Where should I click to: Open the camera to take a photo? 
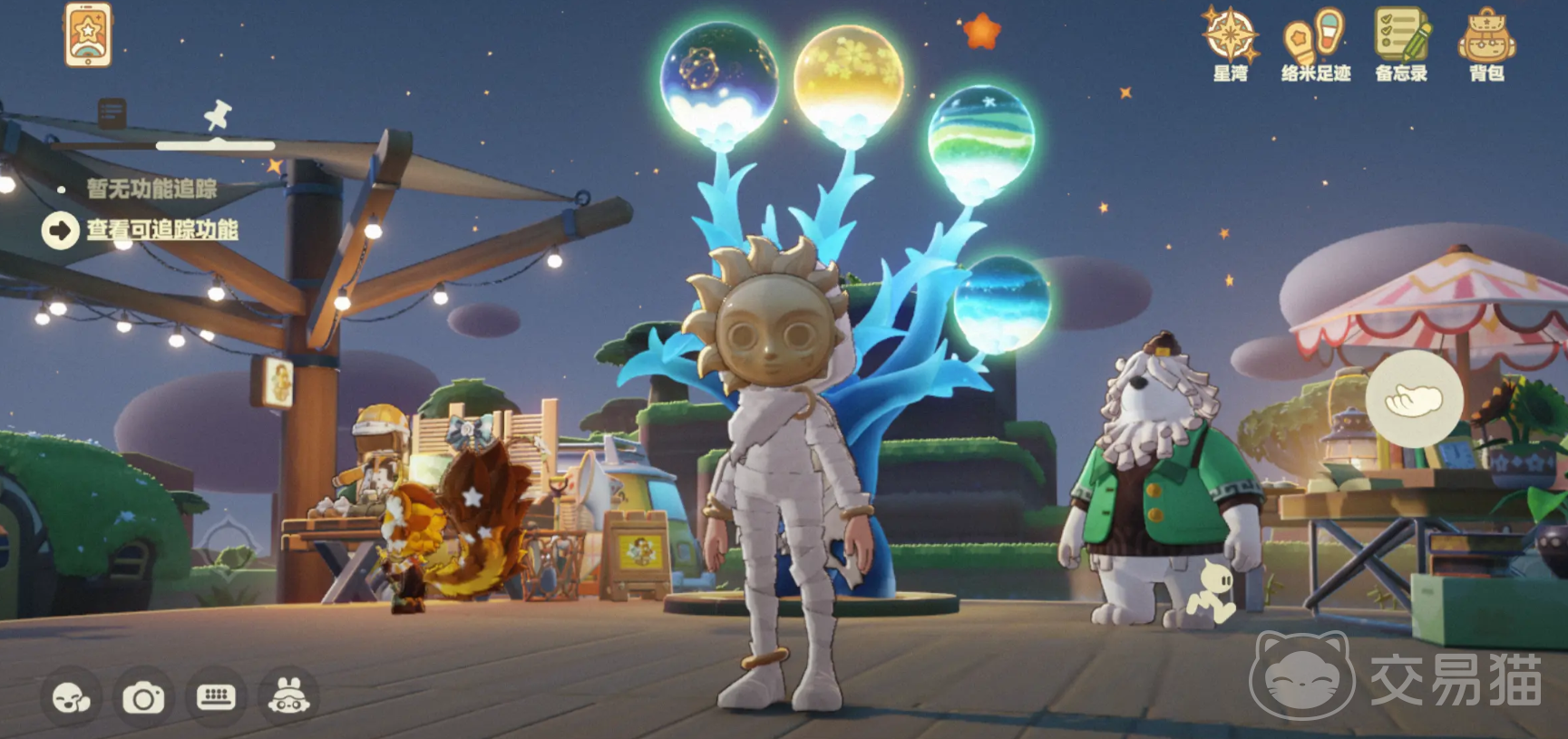tap(143, 697)
